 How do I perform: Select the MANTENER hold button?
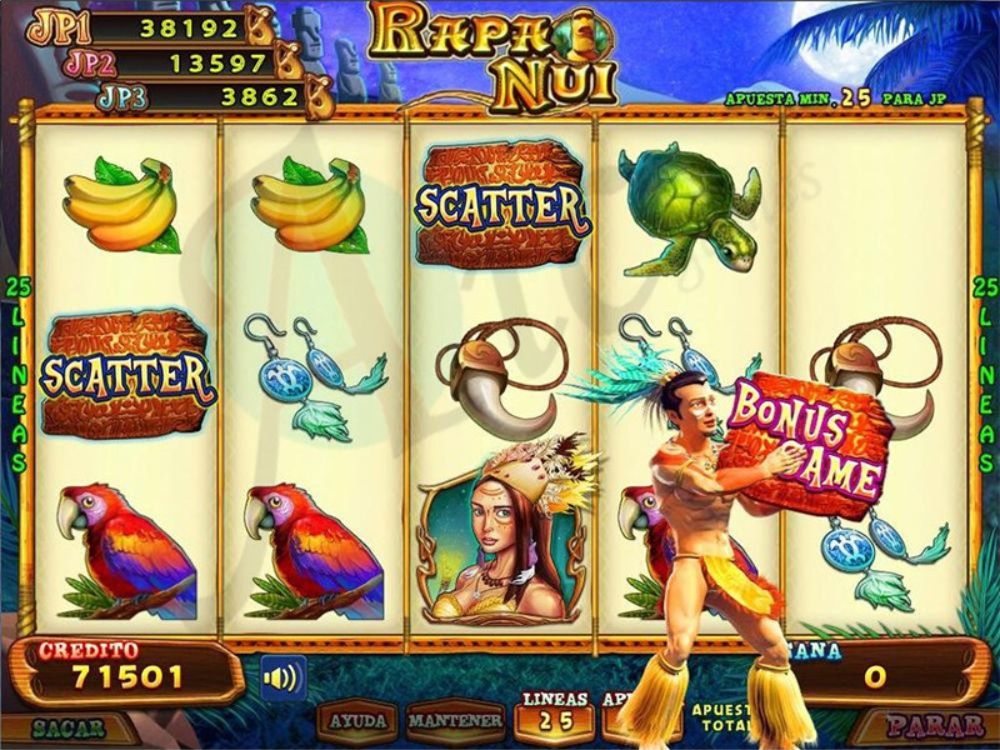(x=455, y=721)
